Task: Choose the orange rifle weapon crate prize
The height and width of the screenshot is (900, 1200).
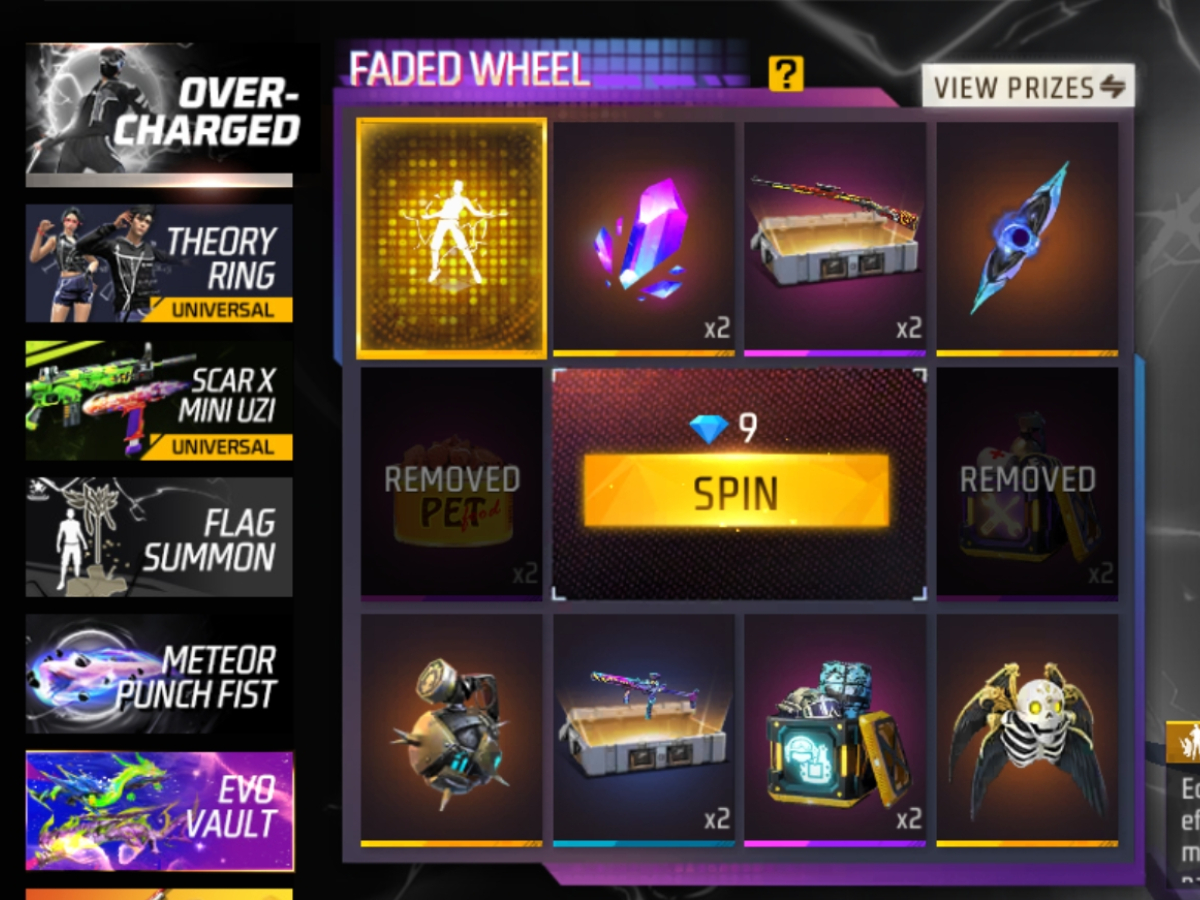Action: click(835, 238)
